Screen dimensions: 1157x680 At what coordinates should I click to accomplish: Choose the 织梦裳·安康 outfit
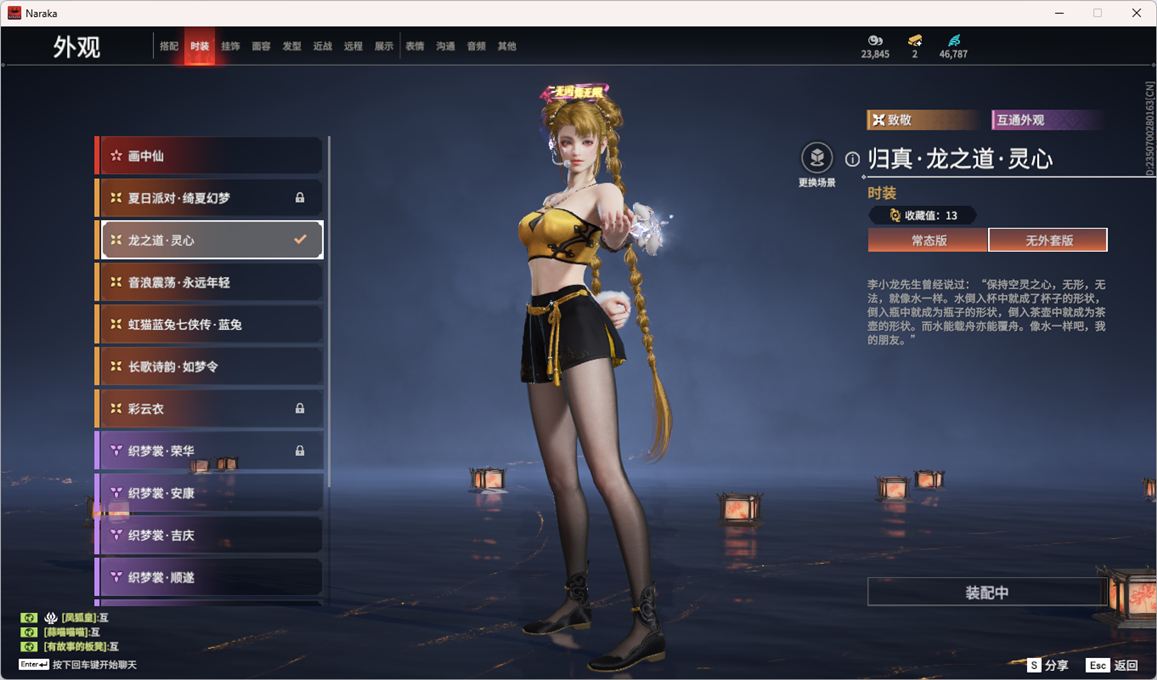pyautogui.click(x=210, y=493)
